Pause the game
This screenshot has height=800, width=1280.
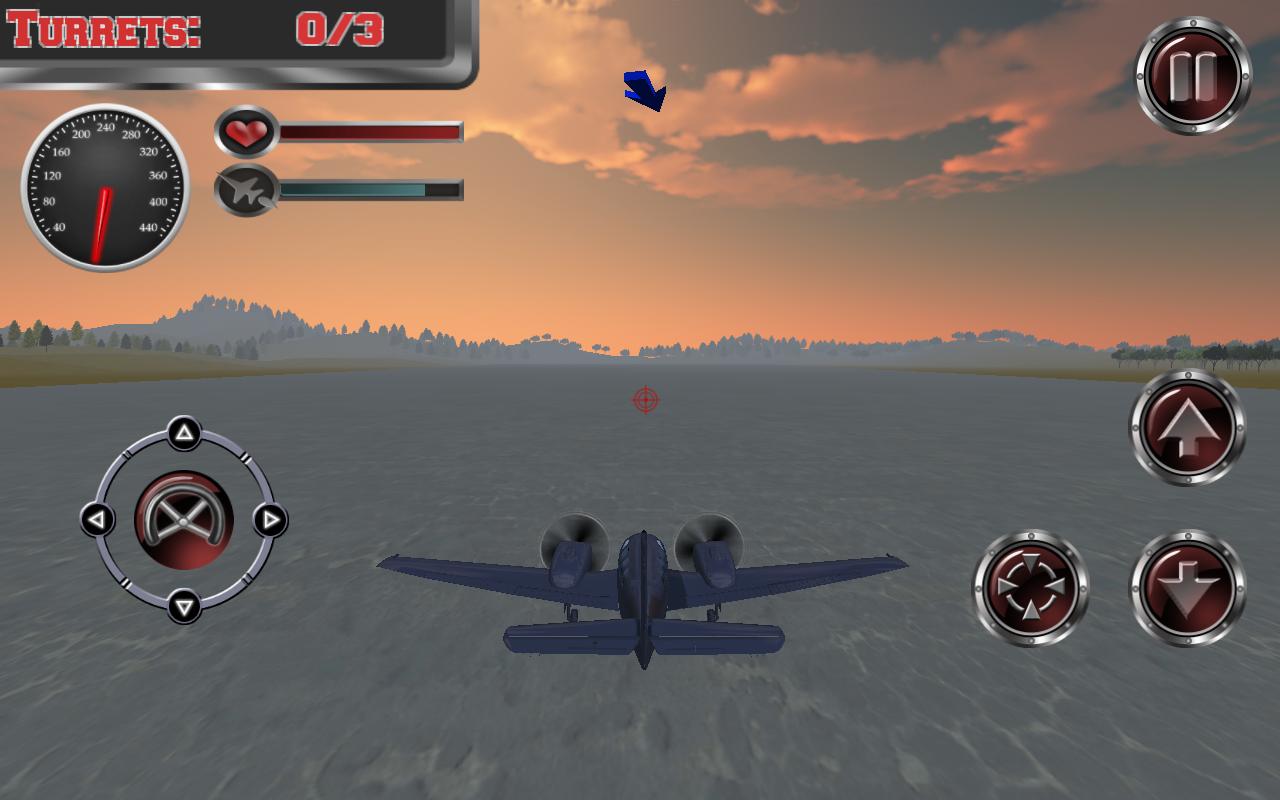1192,72
